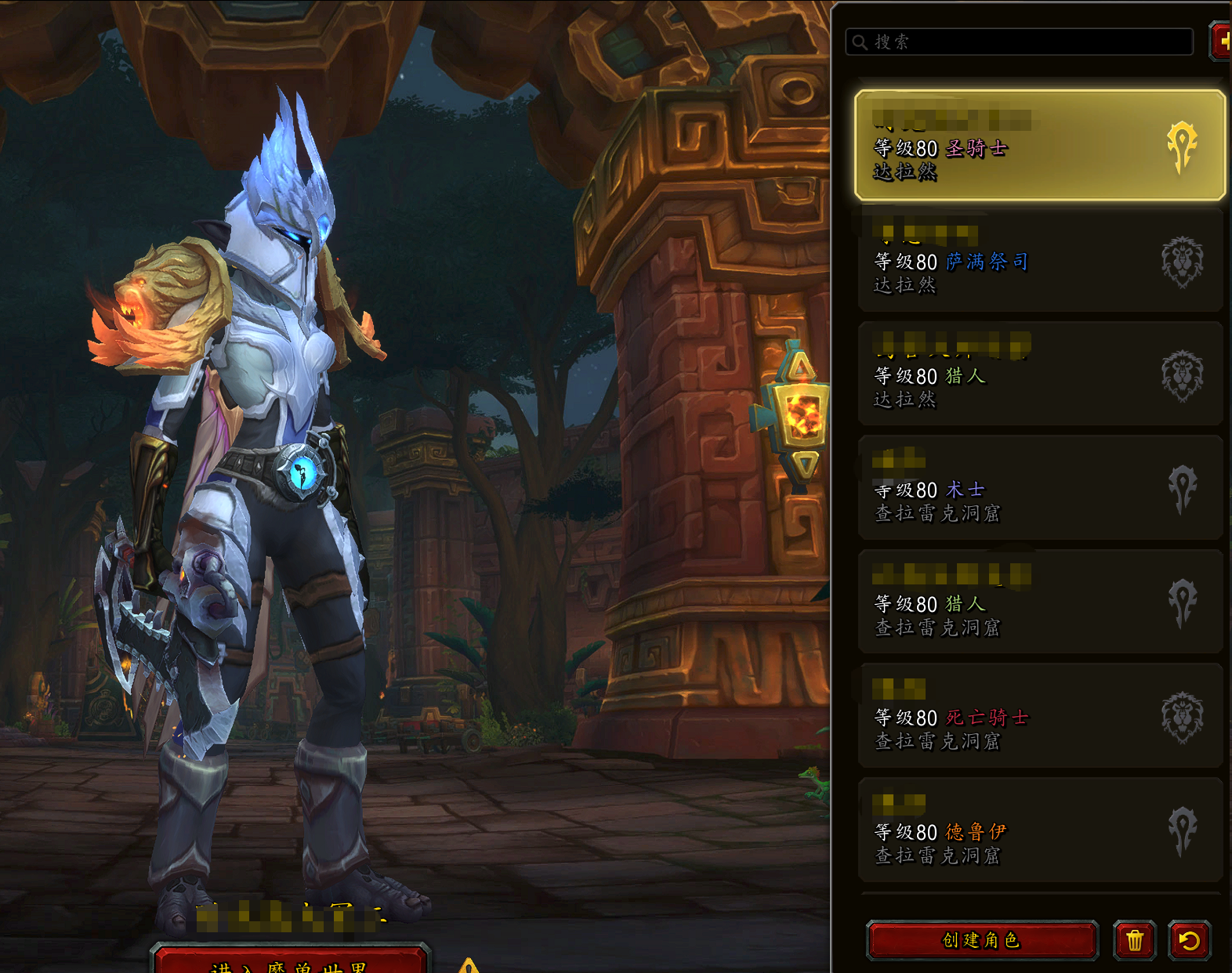The width and height of the screenshot is (1232, 973).
Task: Choose the level 80 死亡骑士 character
Action: (x=1039, y=717)
